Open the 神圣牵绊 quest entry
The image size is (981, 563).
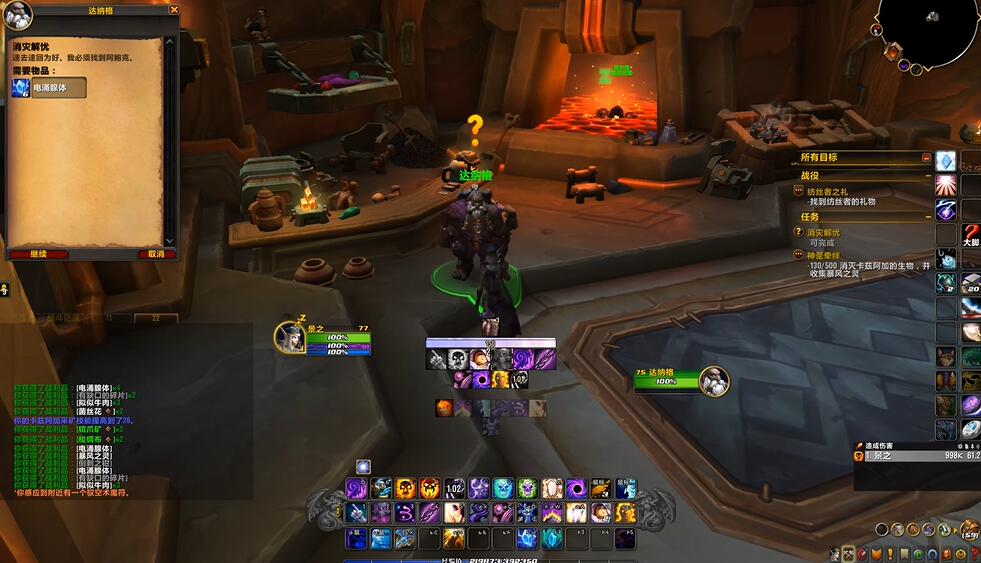(x=826, y=256)
